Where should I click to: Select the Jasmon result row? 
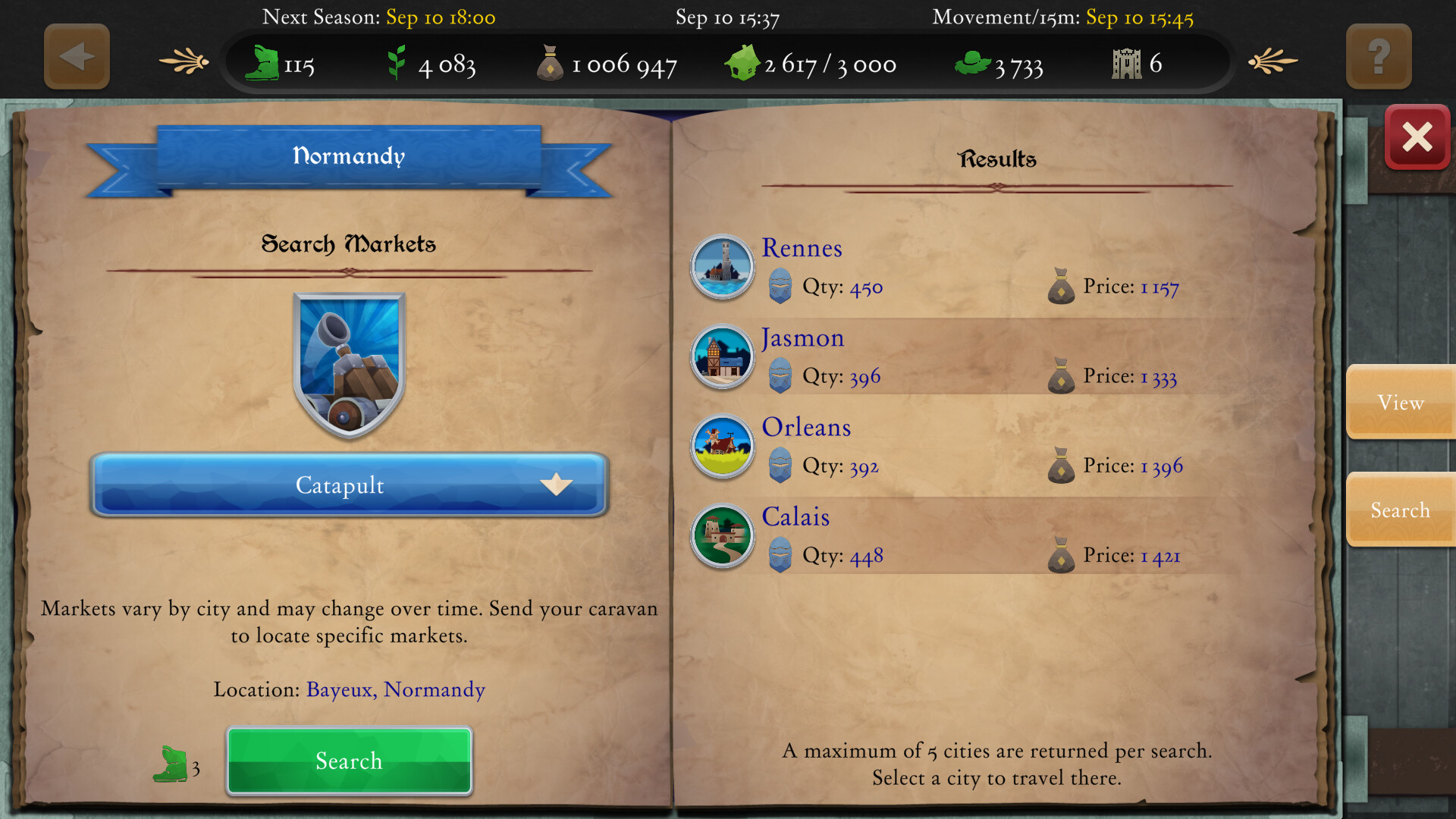click(948, 356)
